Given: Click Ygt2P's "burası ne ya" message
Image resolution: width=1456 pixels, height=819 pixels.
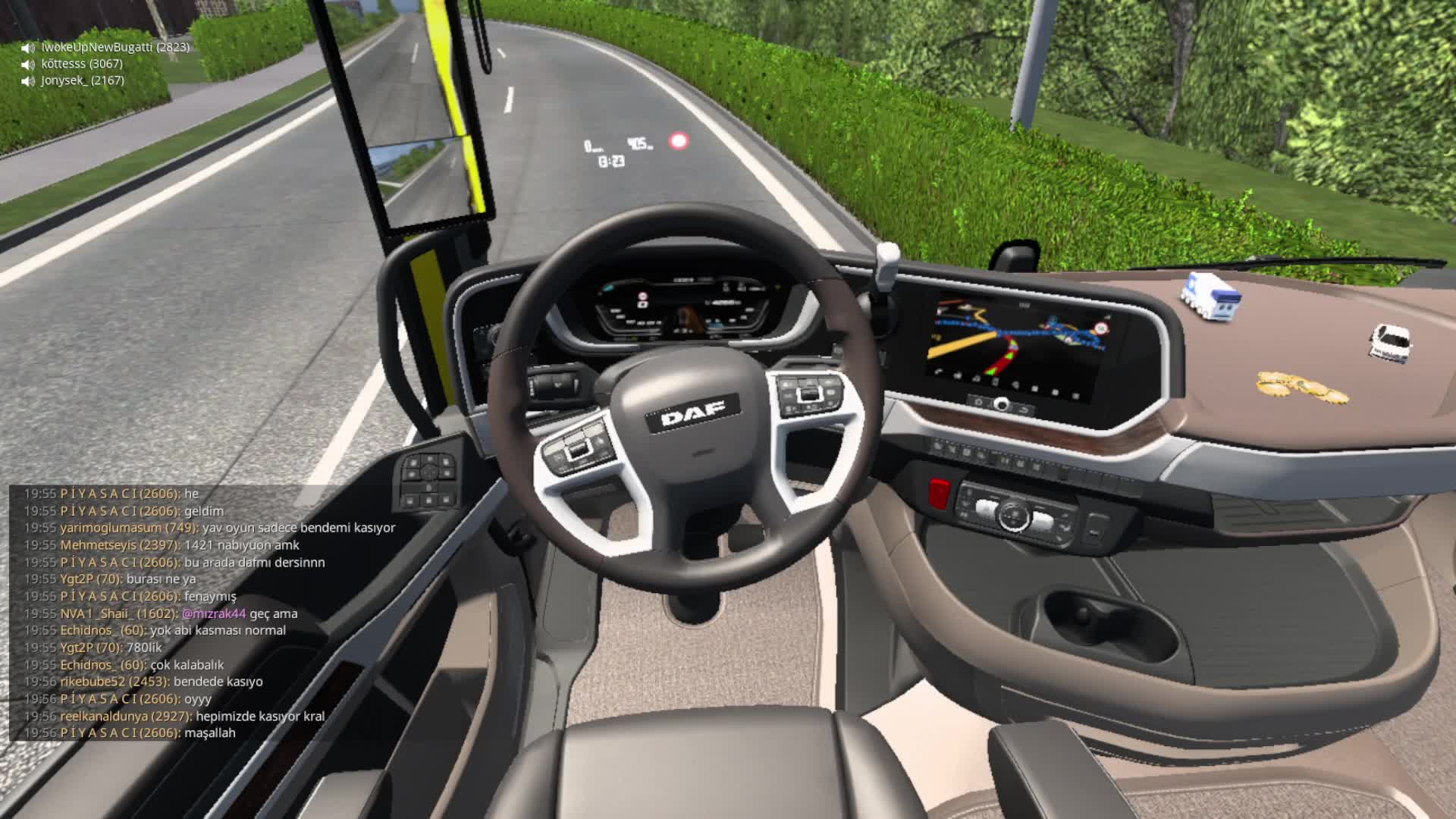Looking at the screenshot, I should (x=161, y=579).
